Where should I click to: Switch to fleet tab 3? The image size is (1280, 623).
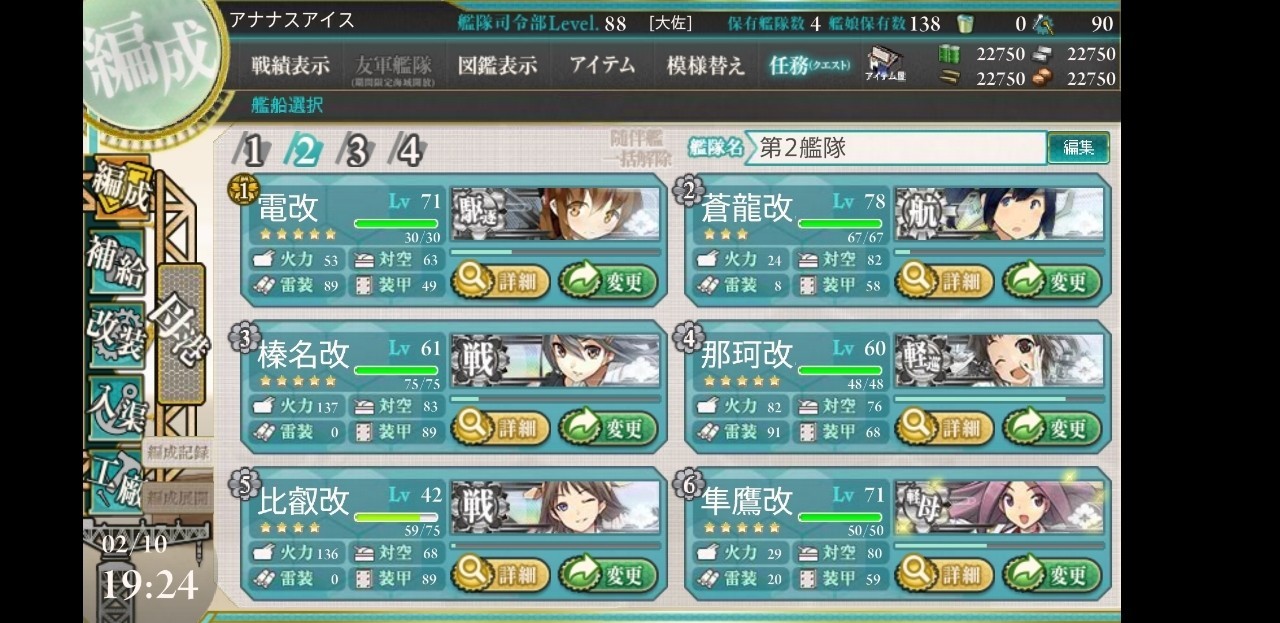[x=356, y=151]
